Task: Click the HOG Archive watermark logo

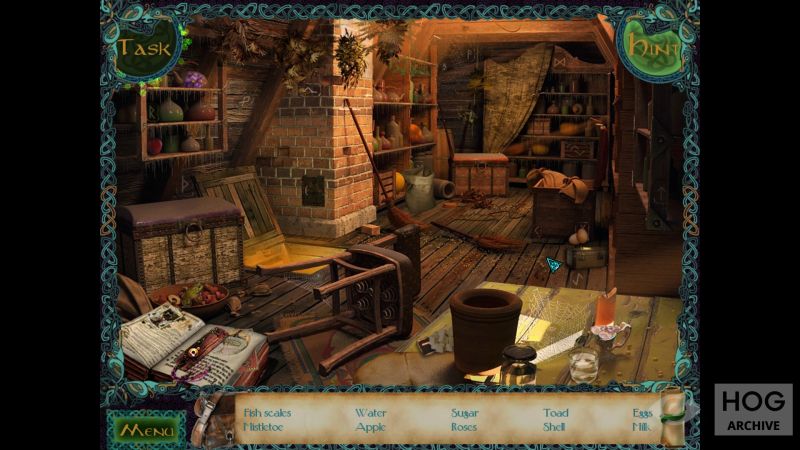Action: point(753,408)
